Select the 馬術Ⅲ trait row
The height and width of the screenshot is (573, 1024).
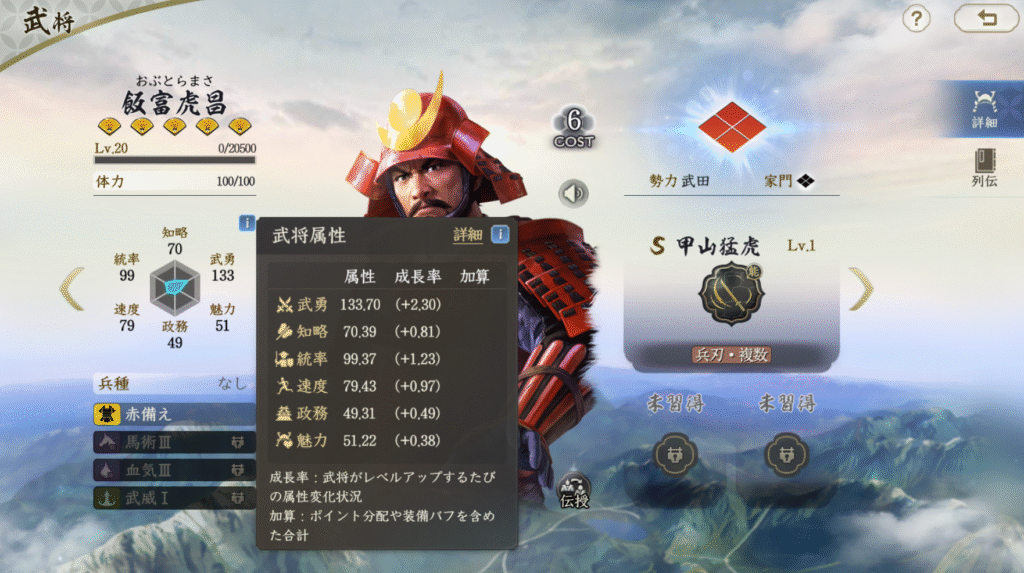tap(173, 441)
